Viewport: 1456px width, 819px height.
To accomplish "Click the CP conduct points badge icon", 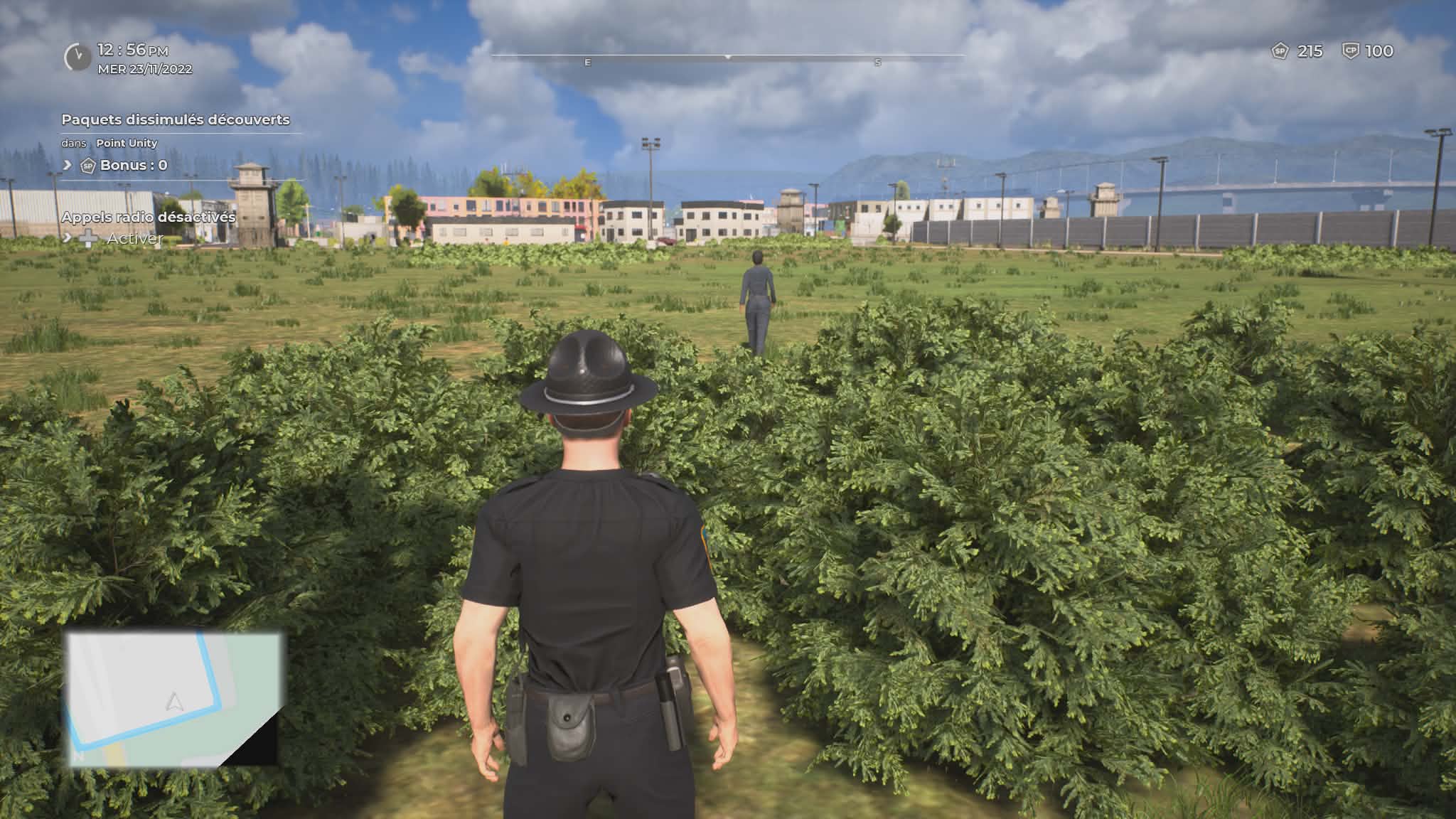I will 1349,51.
